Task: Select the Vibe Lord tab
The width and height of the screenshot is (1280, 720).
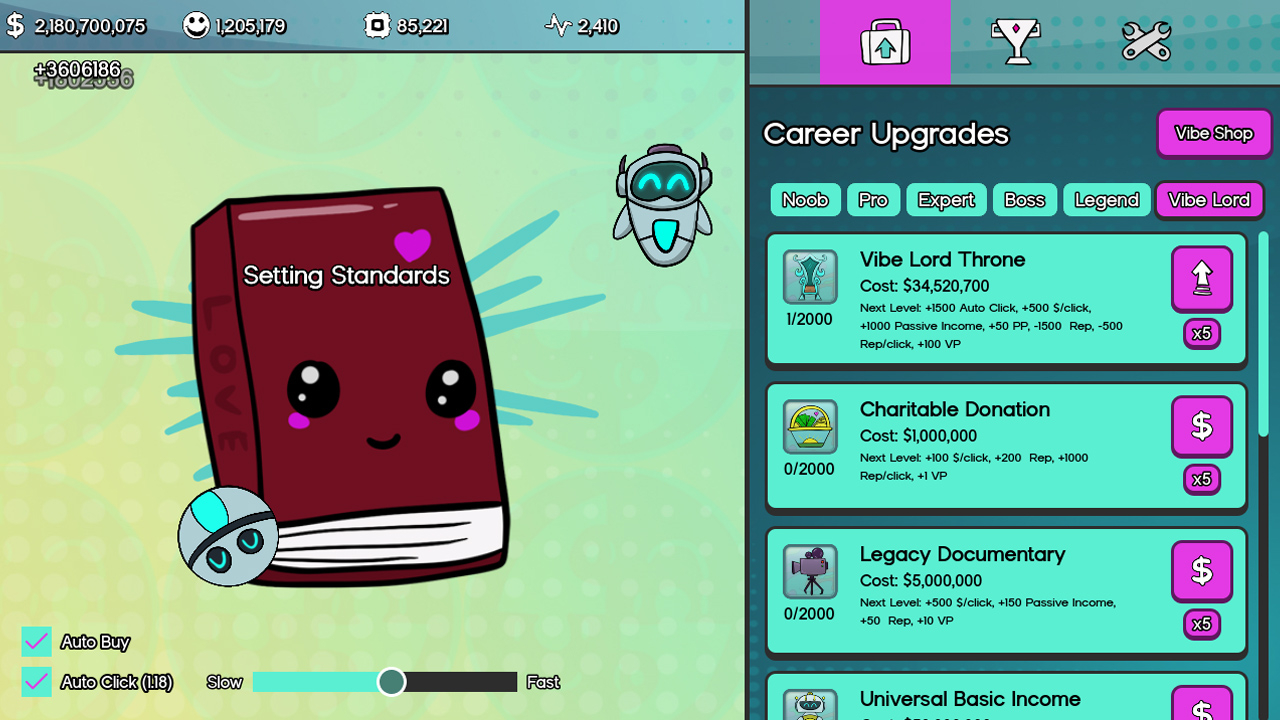Action: [1209, 200]
